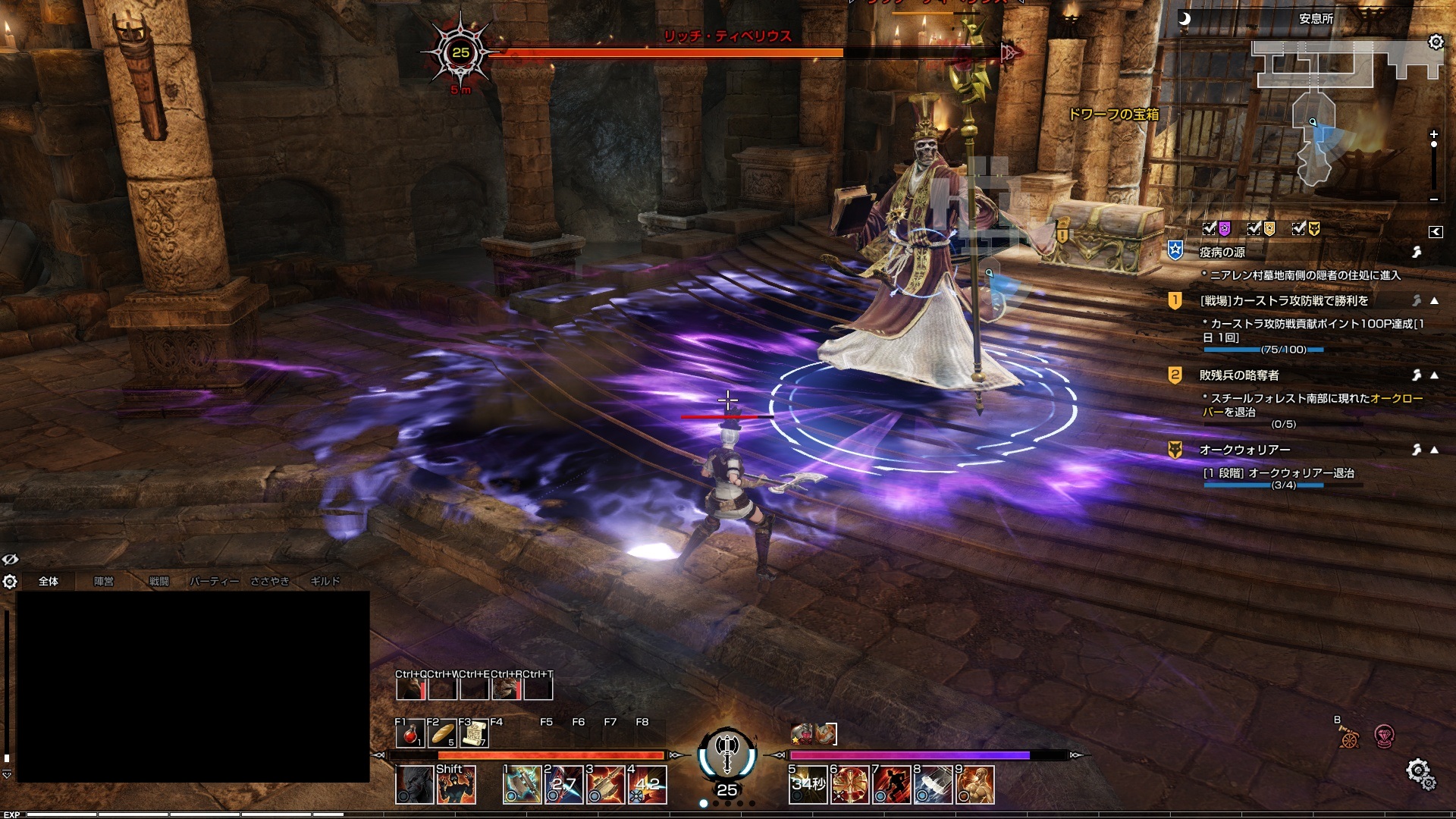
Task: Toggle the wolf shield quest filter checkbox
Action: tap(1300, 228)
